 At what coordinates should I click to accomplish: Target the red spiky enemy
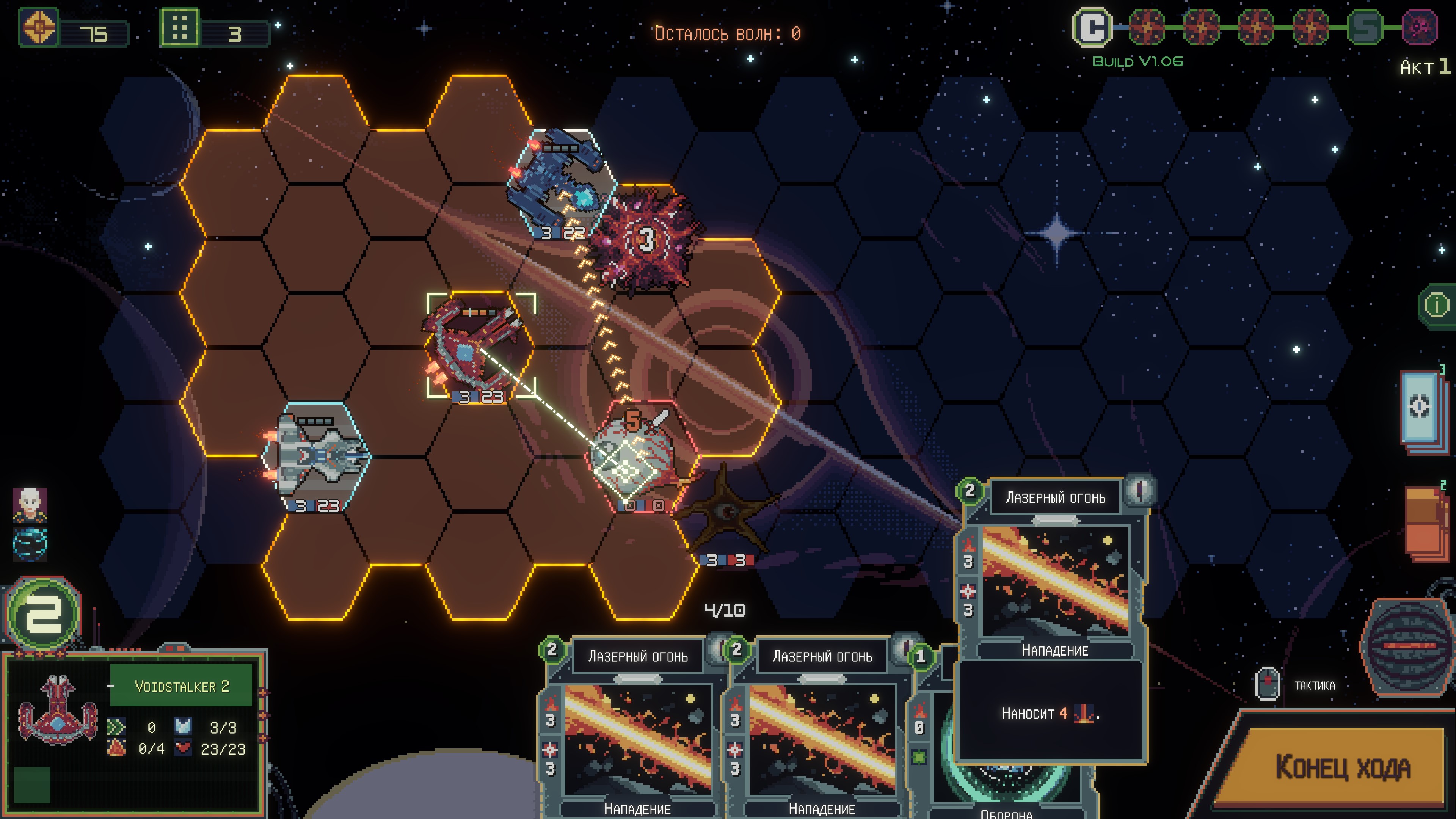pyautogui.click(x=646, y=240)
